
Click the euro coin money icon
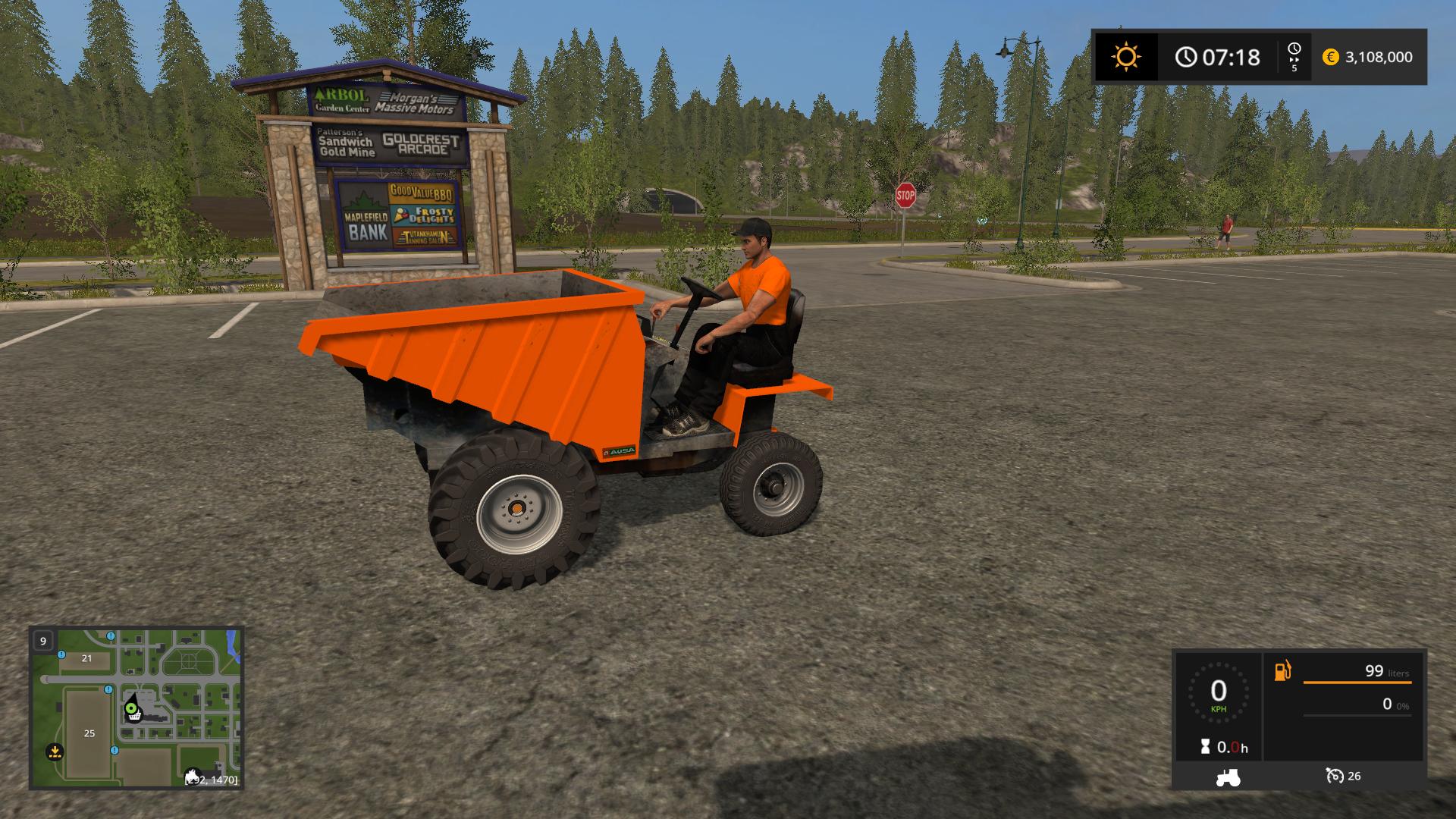pyautogui.click(x=1330, y=57)
